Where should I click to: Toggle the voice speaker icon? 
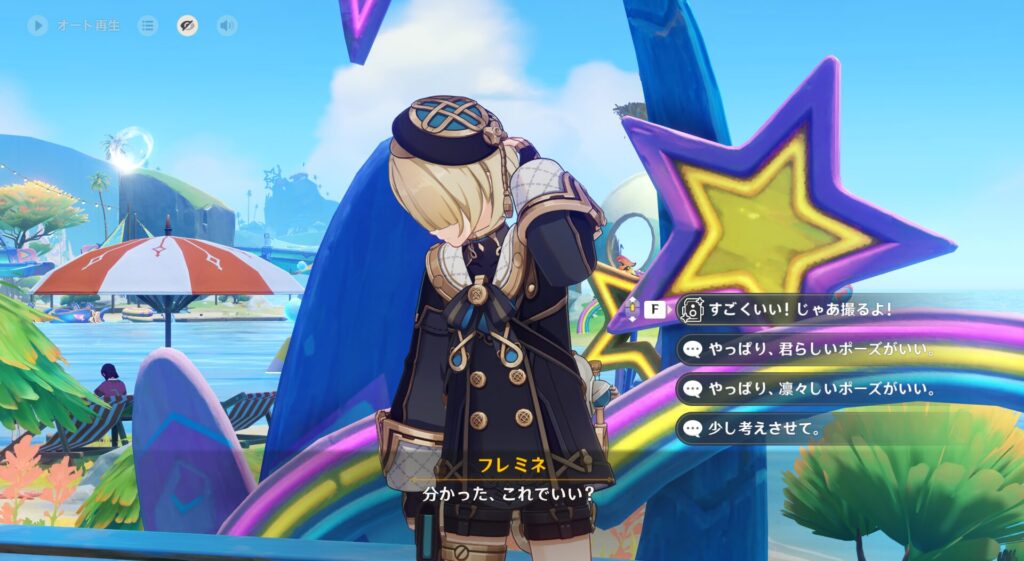tap(227, 26)
